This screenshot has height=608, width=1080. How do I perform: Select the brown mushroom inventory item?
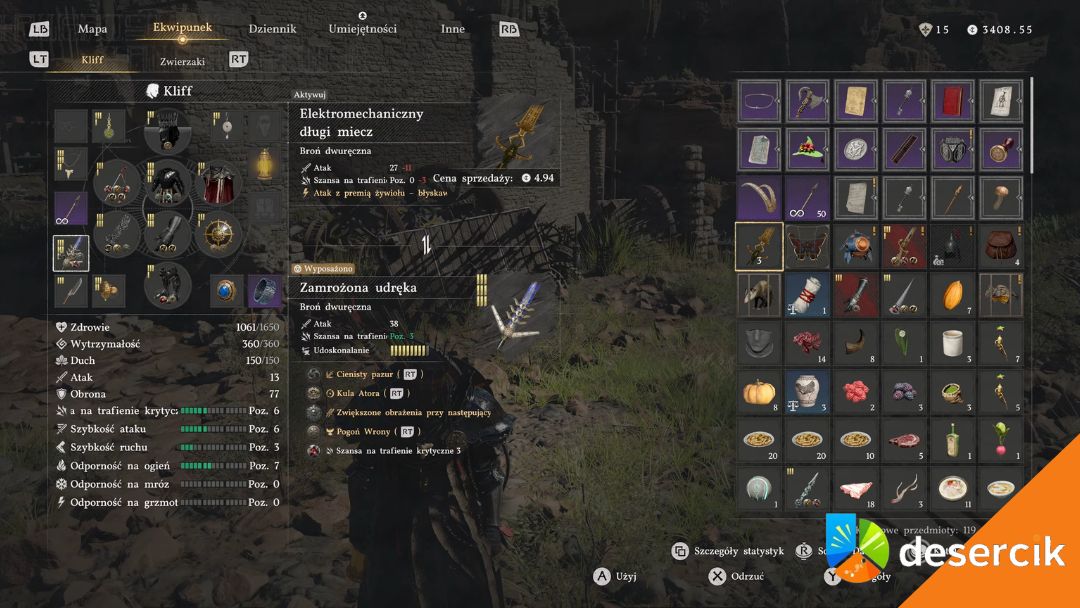(x=1000, y=198)
